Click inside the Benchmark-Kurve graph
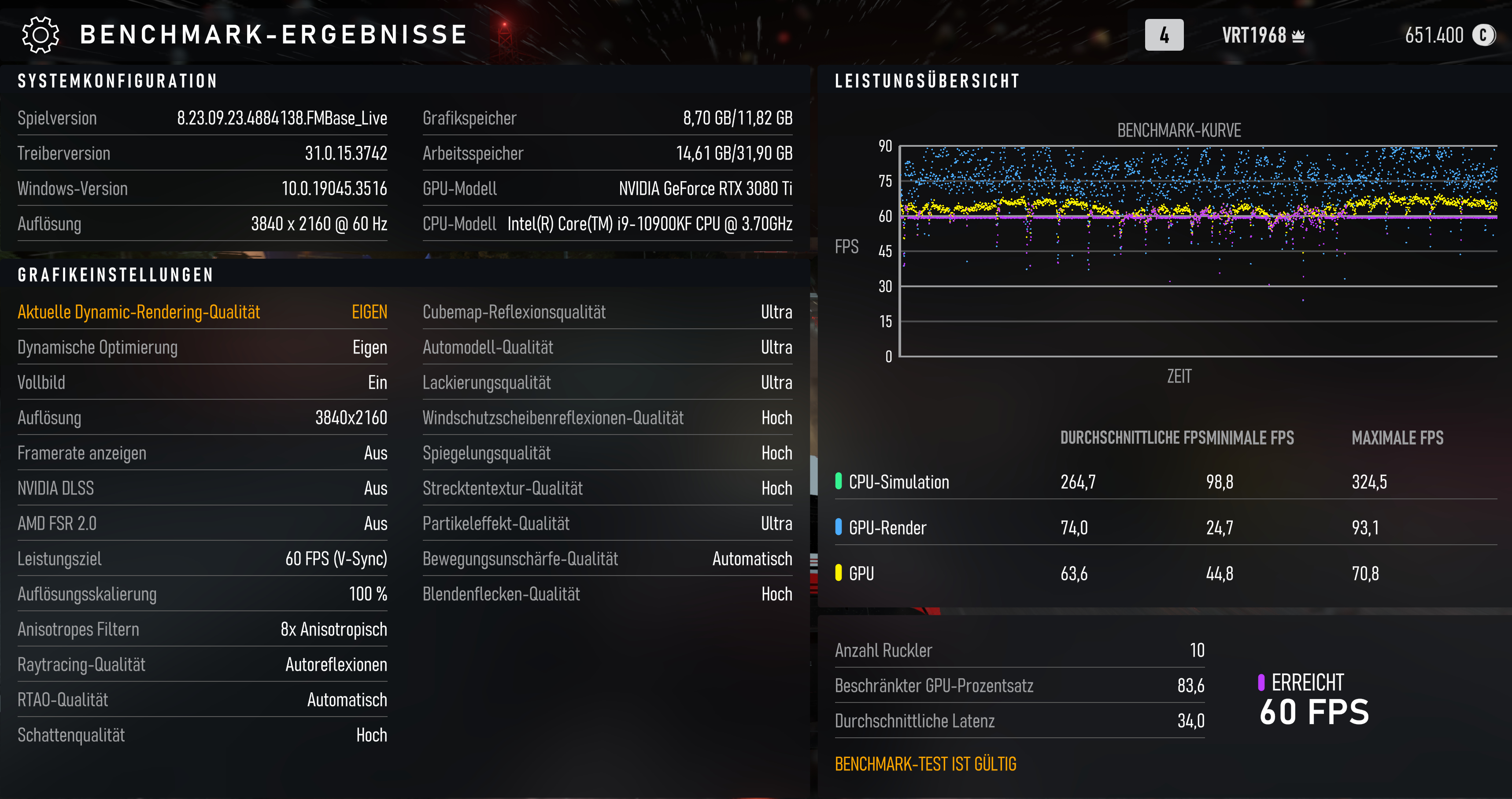Image resolution: width=1512 pixels, height=799 pixels. [1198, 247]
